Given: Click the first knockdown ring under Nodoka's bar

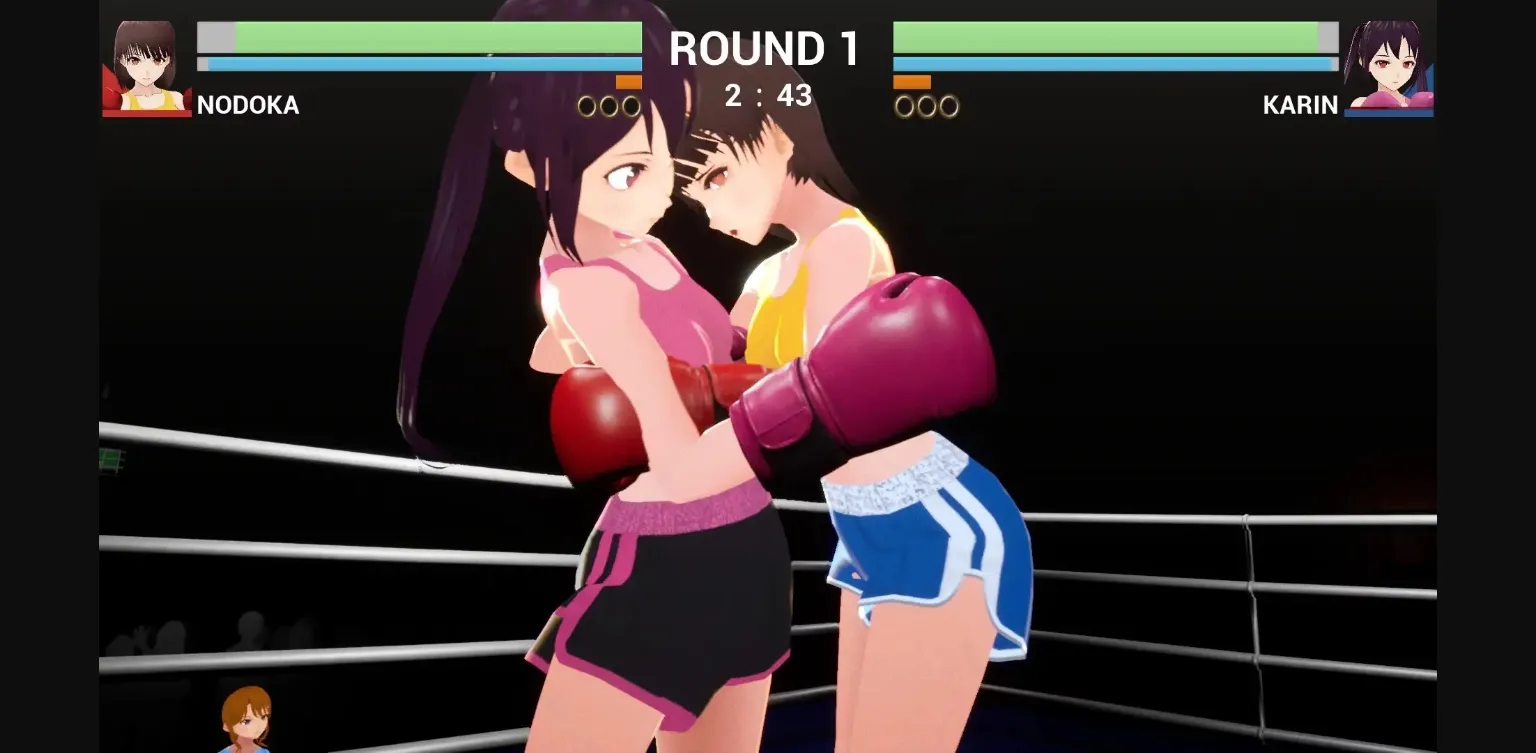Looking at the screenshot, I should [587, 103].
